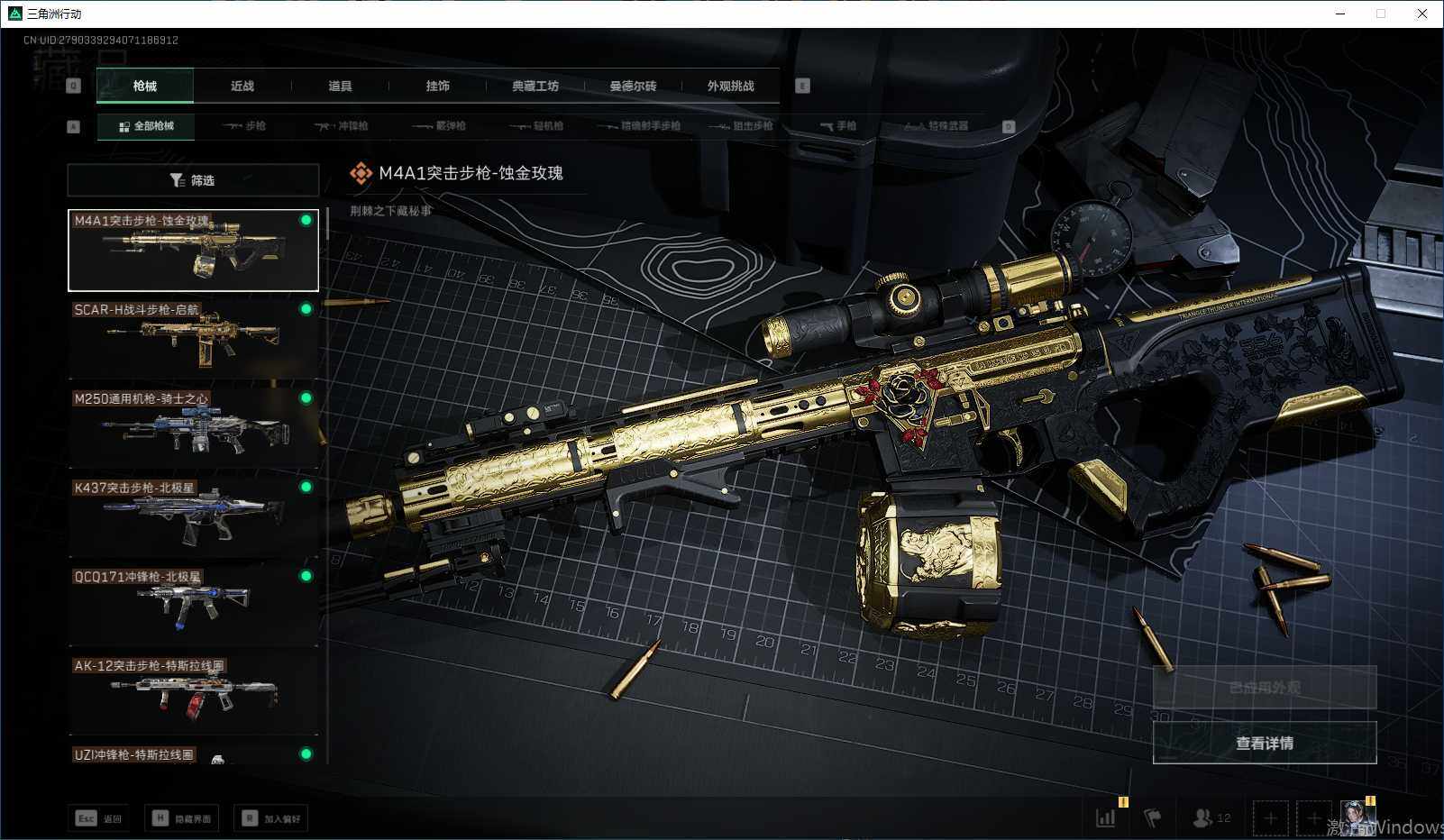Select the 挂饰 charms tab

(437, 87)
